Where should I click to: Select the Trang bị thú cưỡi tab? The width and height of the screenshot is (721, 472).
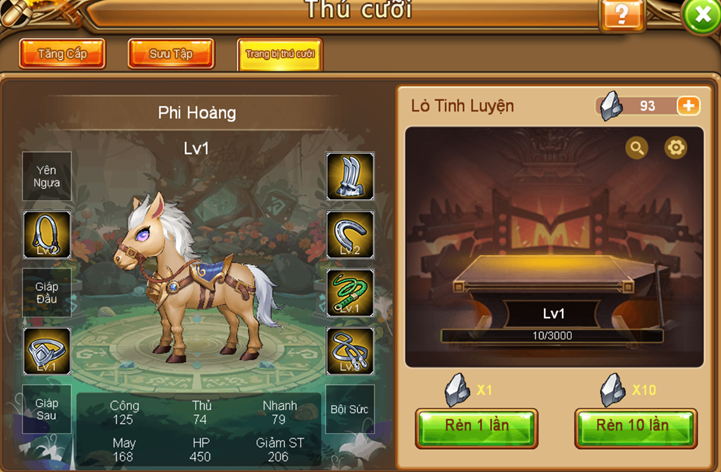[279, 55]
